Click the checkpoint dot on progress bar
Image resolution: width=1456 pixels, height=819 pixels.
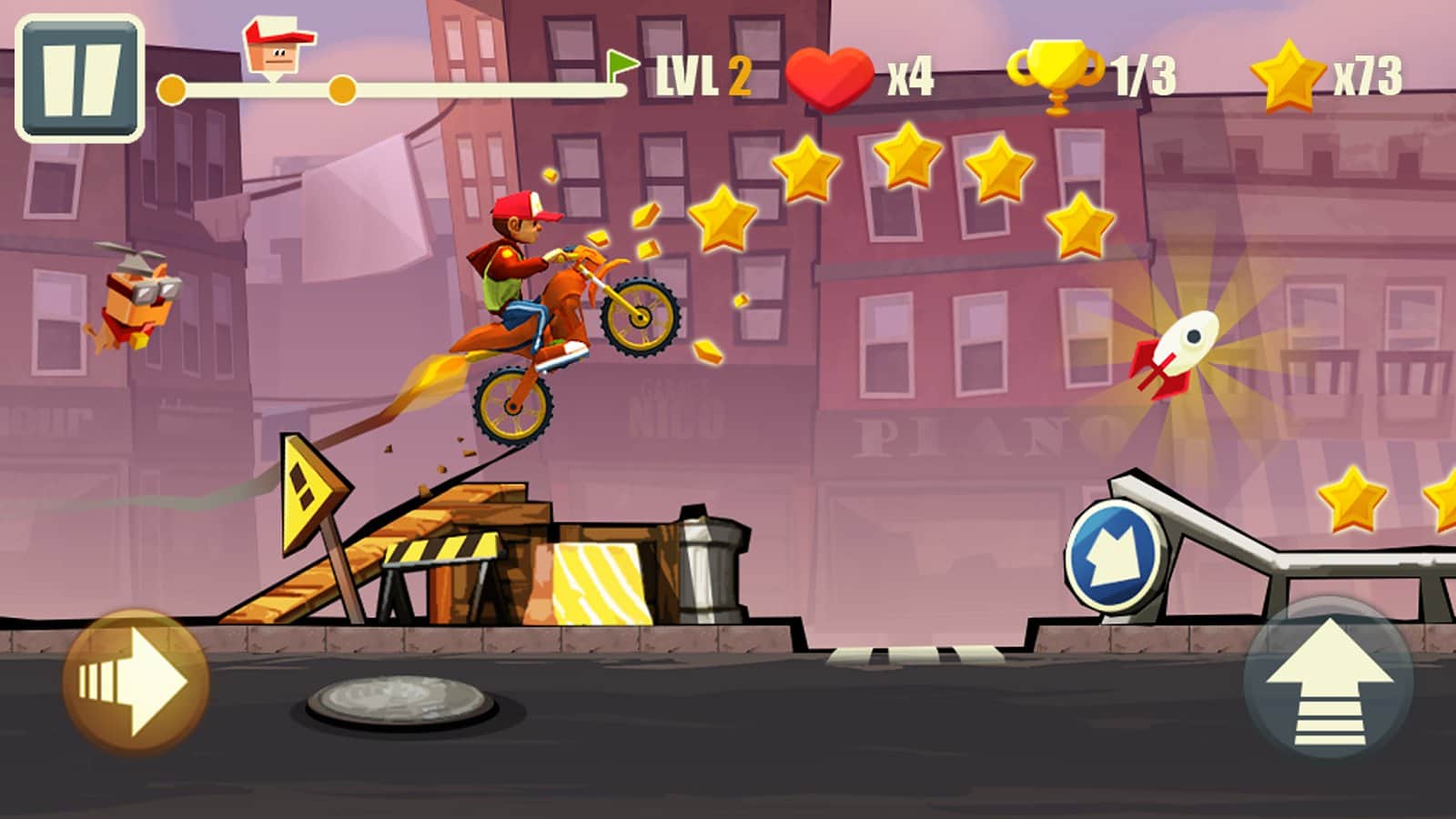[x=340, y=91]
